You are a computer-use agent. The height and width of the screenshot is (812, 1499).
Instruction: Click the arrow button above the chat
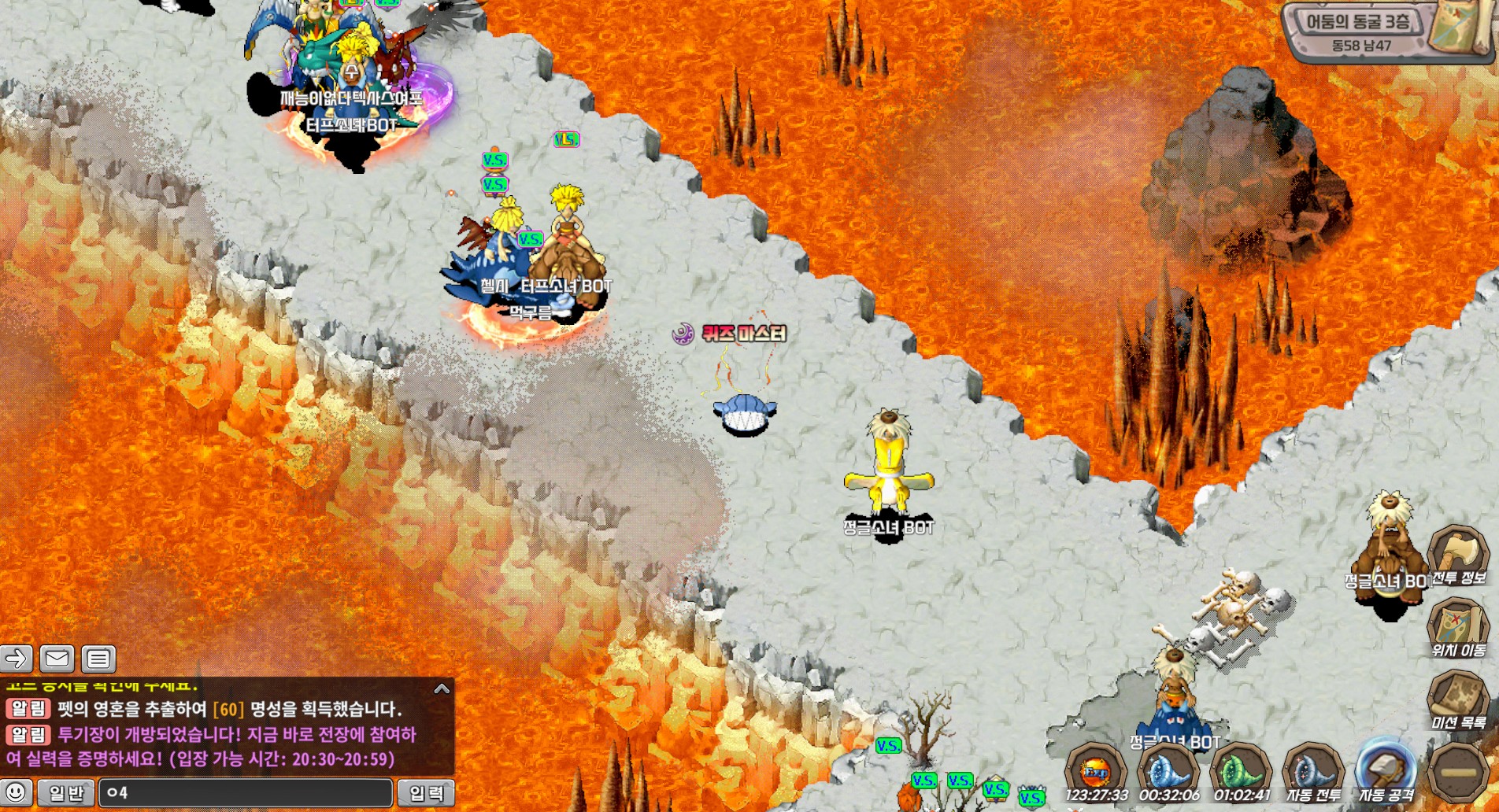click(x=17, y=658)
